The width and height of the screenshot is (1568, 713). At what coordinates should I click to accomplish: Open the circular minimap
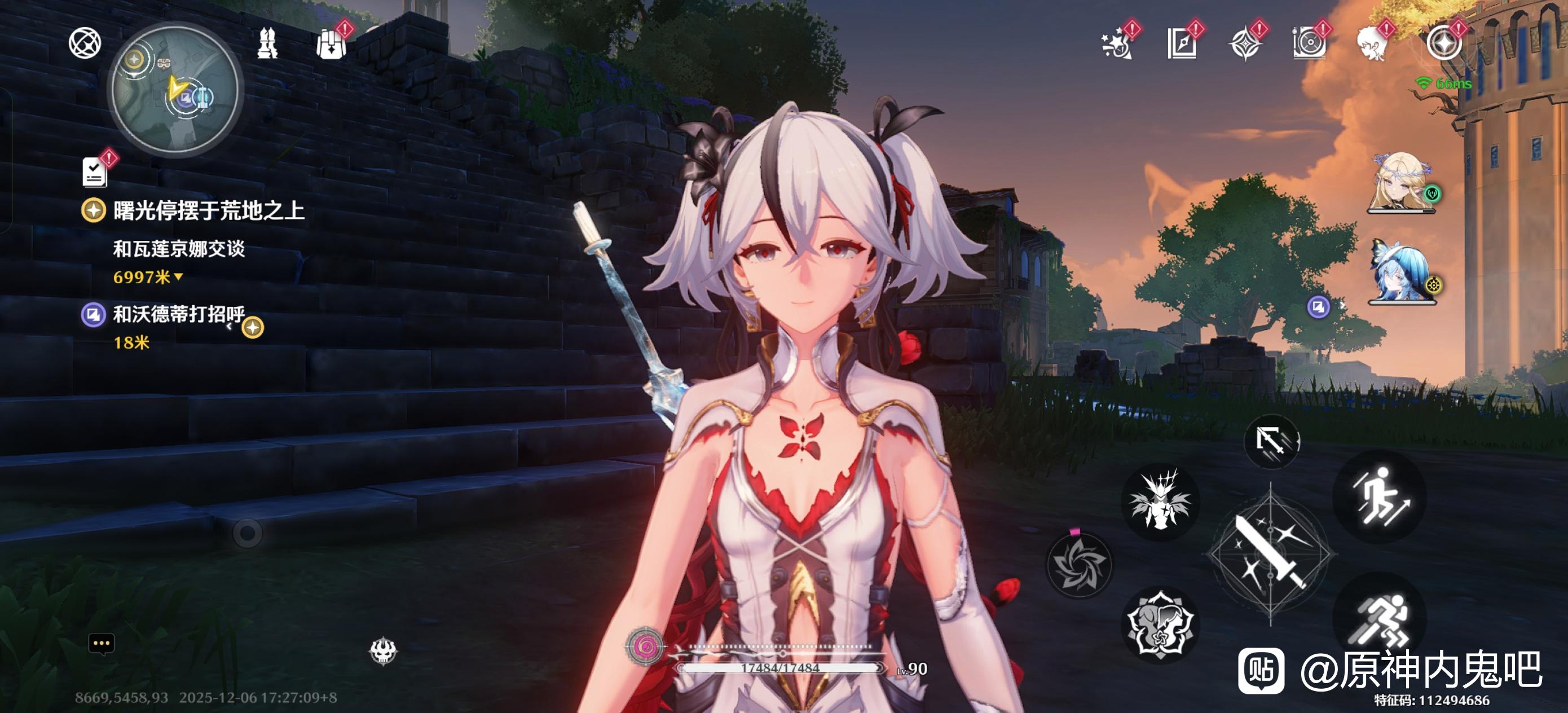[175, 90]
